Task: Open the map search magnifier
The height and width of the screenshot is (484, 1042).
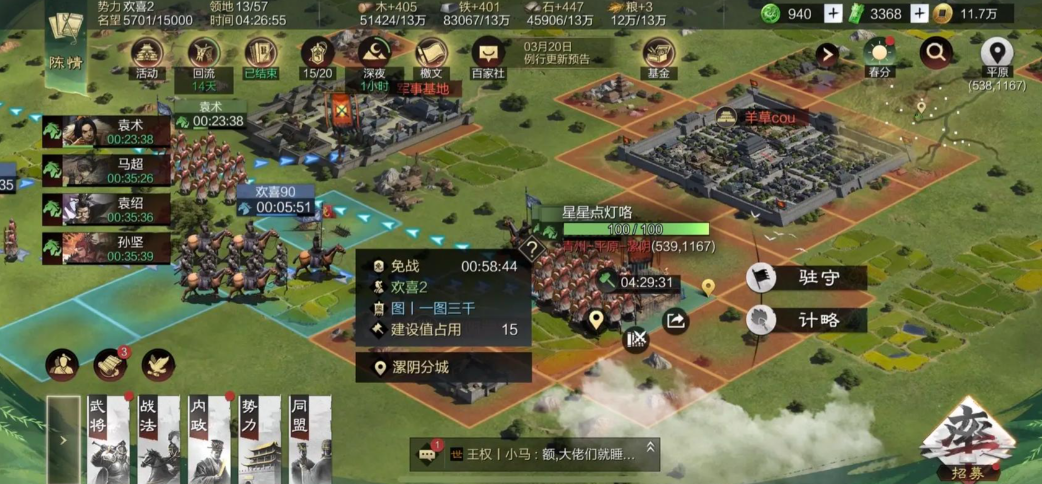Action: click(x=936, y=52)
